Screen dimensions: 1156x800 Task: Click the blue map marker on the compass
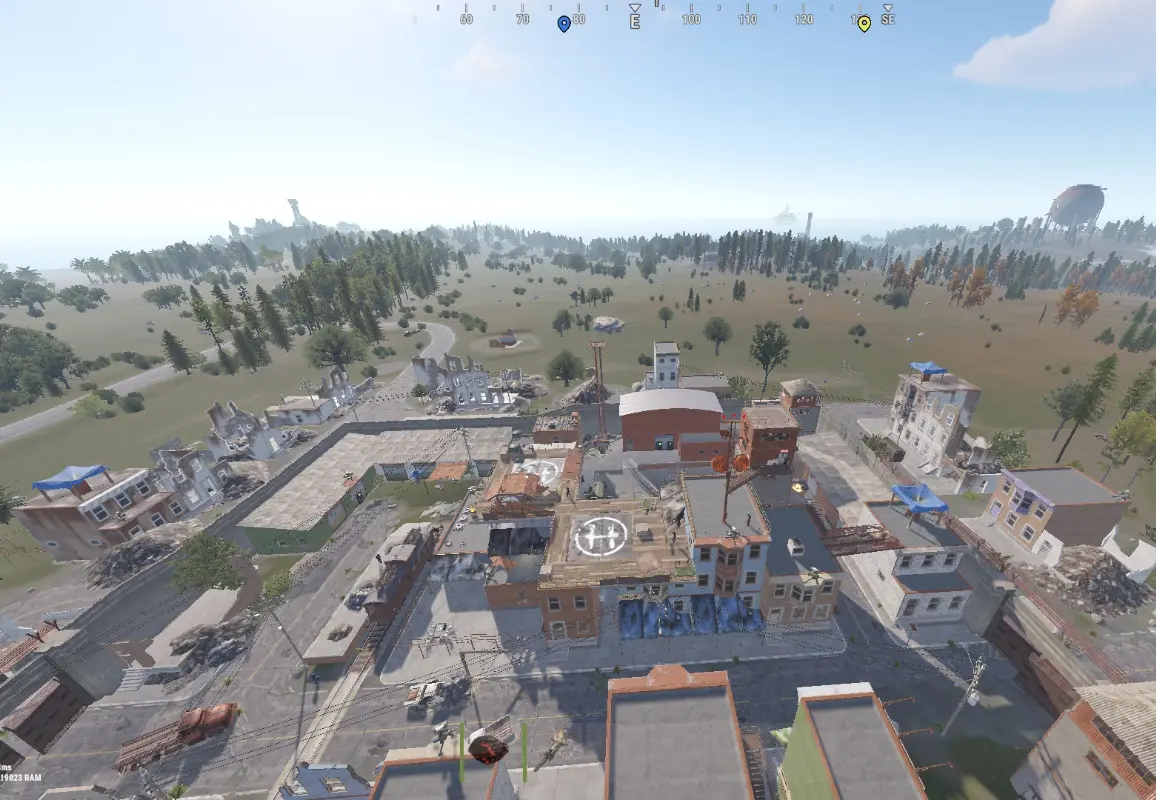tap(564, 23)
